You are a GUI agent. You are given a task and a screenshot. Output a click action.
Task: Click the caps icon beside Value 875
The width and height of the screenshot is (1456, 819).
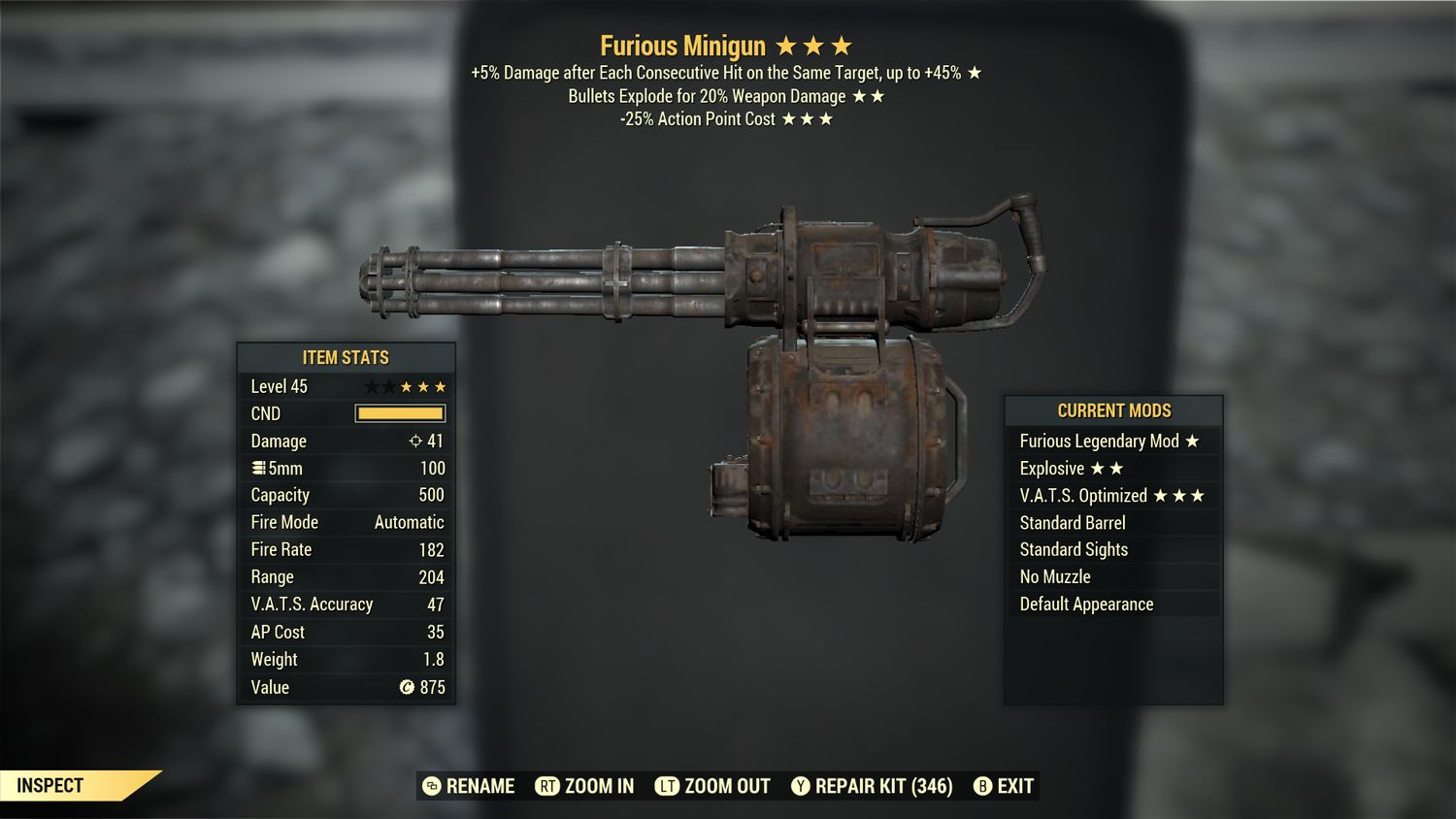(x=409, y=687)
